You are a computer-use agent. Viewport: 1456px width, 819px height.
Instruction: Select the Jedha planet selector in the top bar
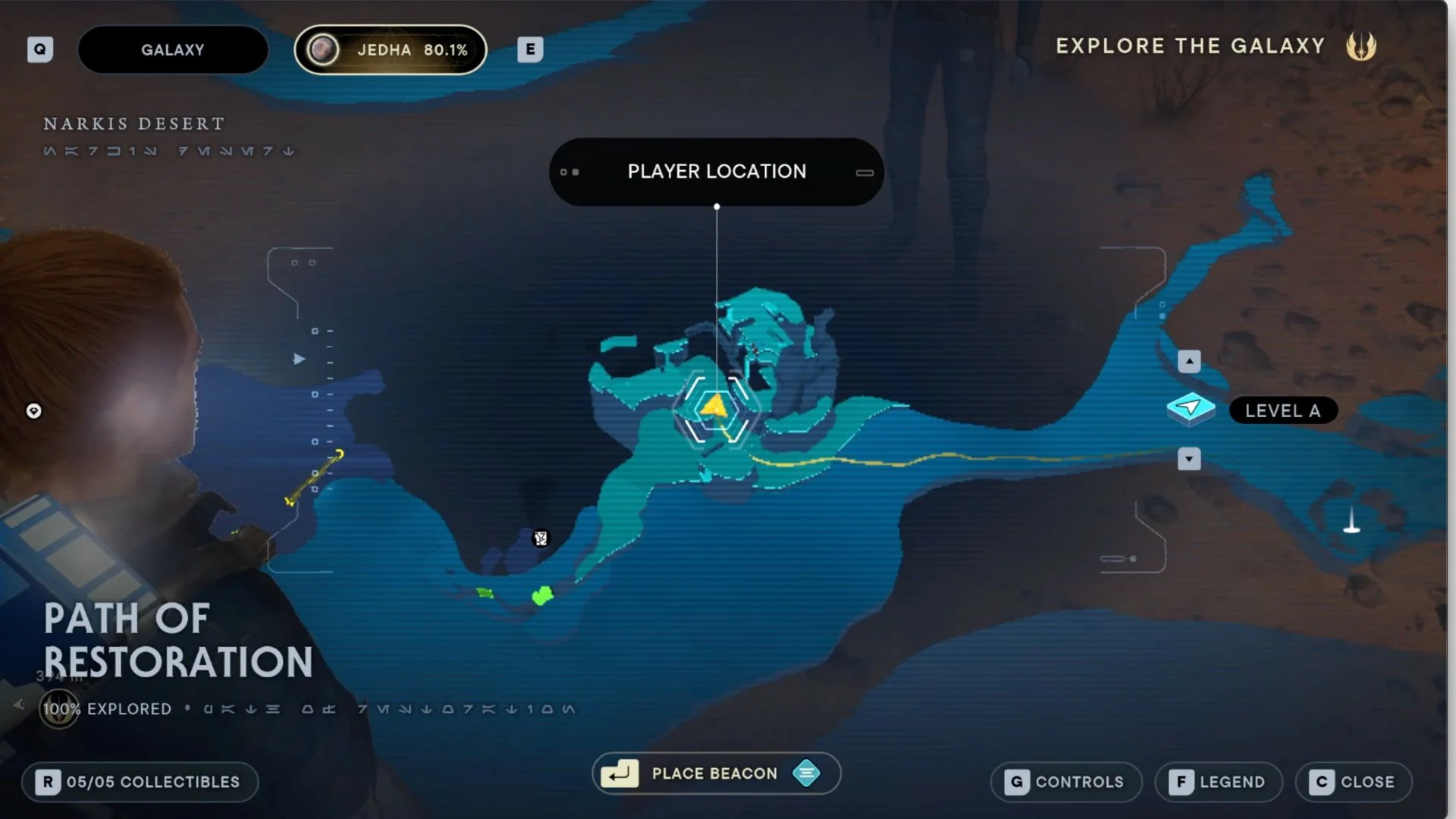[390, 49]
